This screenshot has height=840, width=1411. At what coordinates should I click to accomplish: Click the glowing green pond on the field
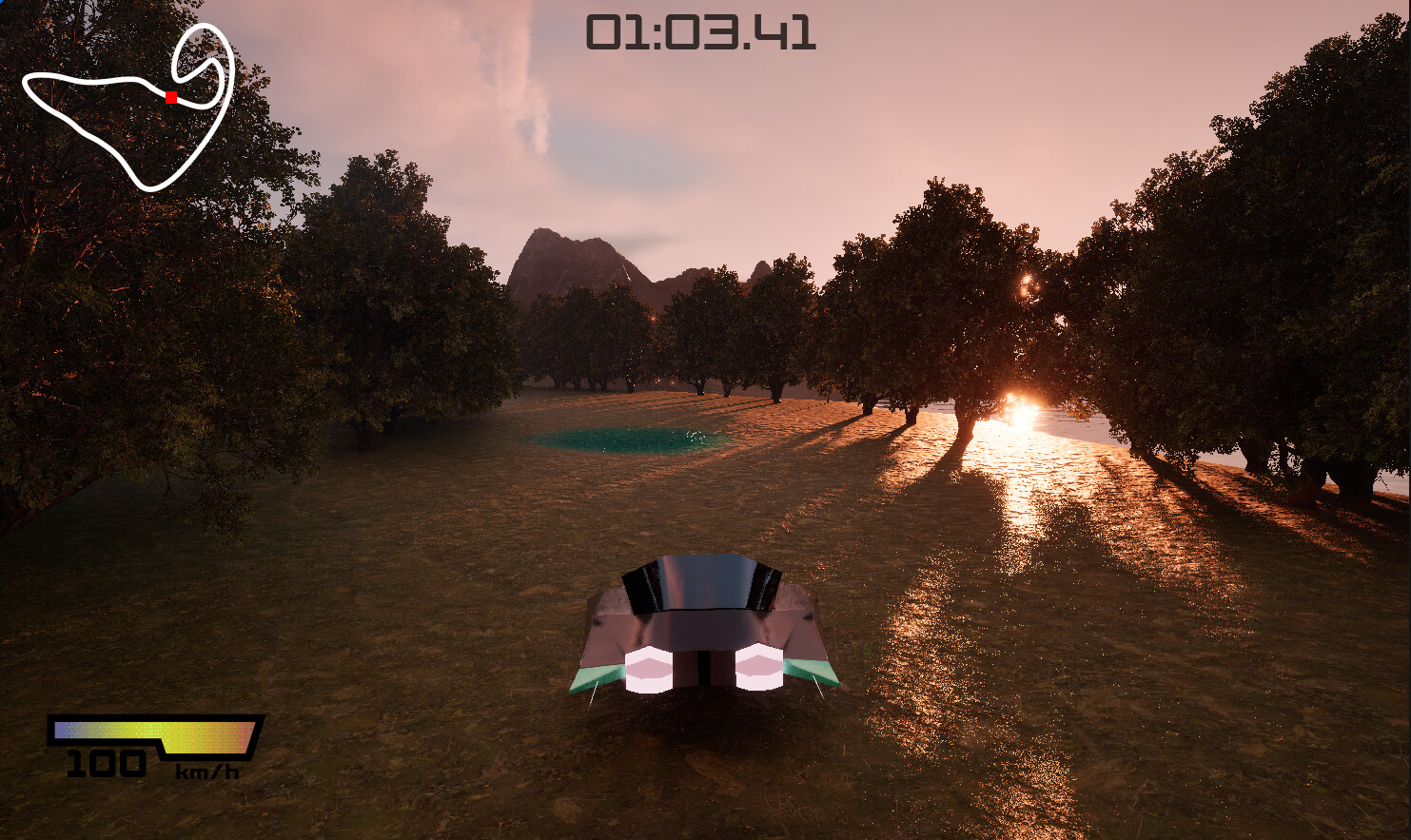tap(618, 440)
